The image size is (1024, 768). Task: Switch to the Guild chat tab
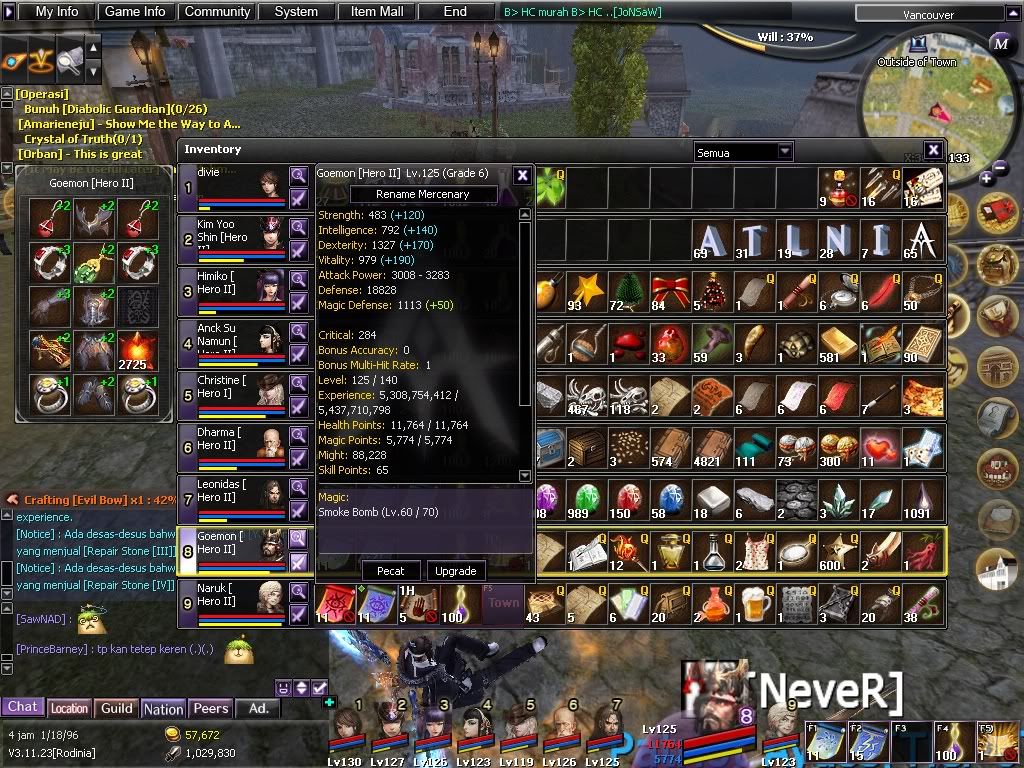pyautogui.click(x=117, y=708)
